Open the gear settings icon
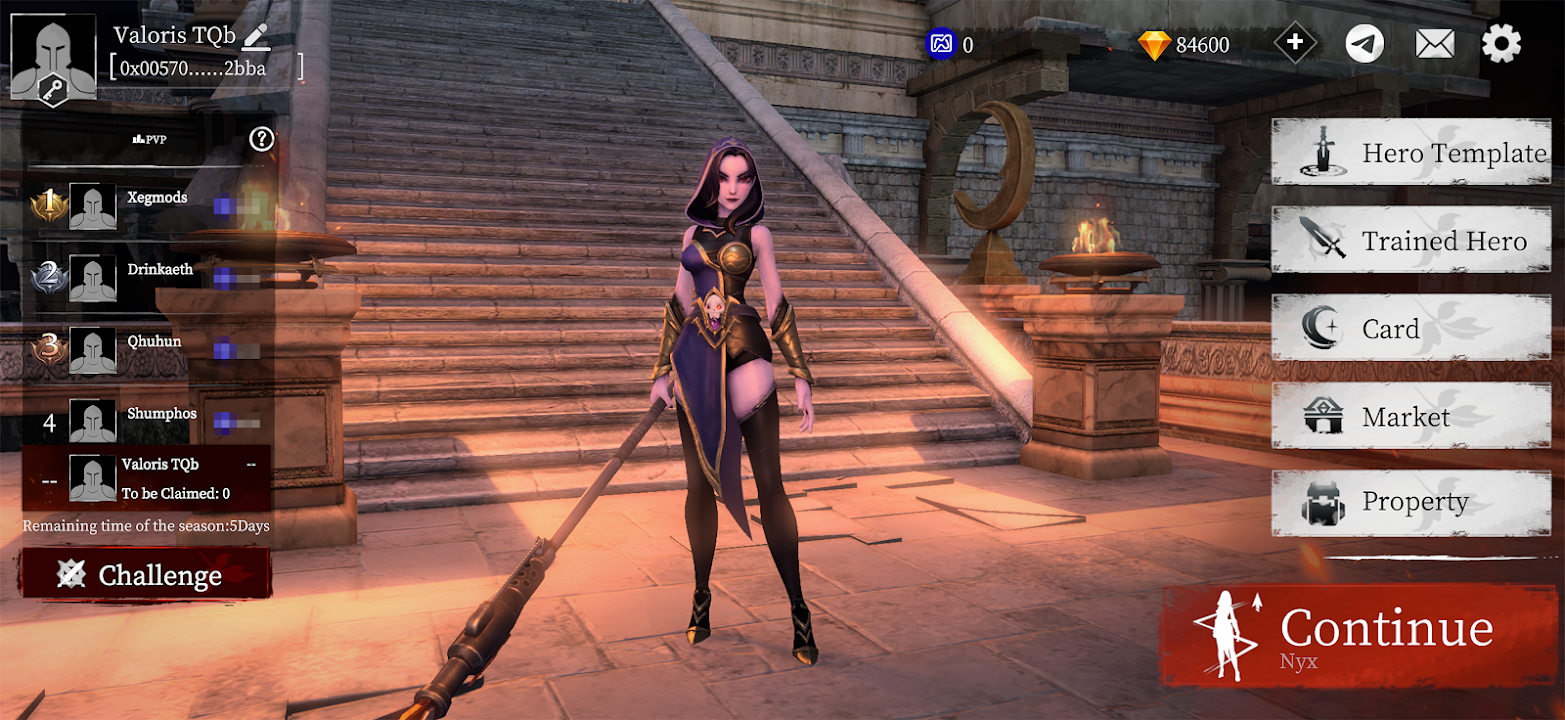This screenshot has height=720, width=1565. point(1501,43)
